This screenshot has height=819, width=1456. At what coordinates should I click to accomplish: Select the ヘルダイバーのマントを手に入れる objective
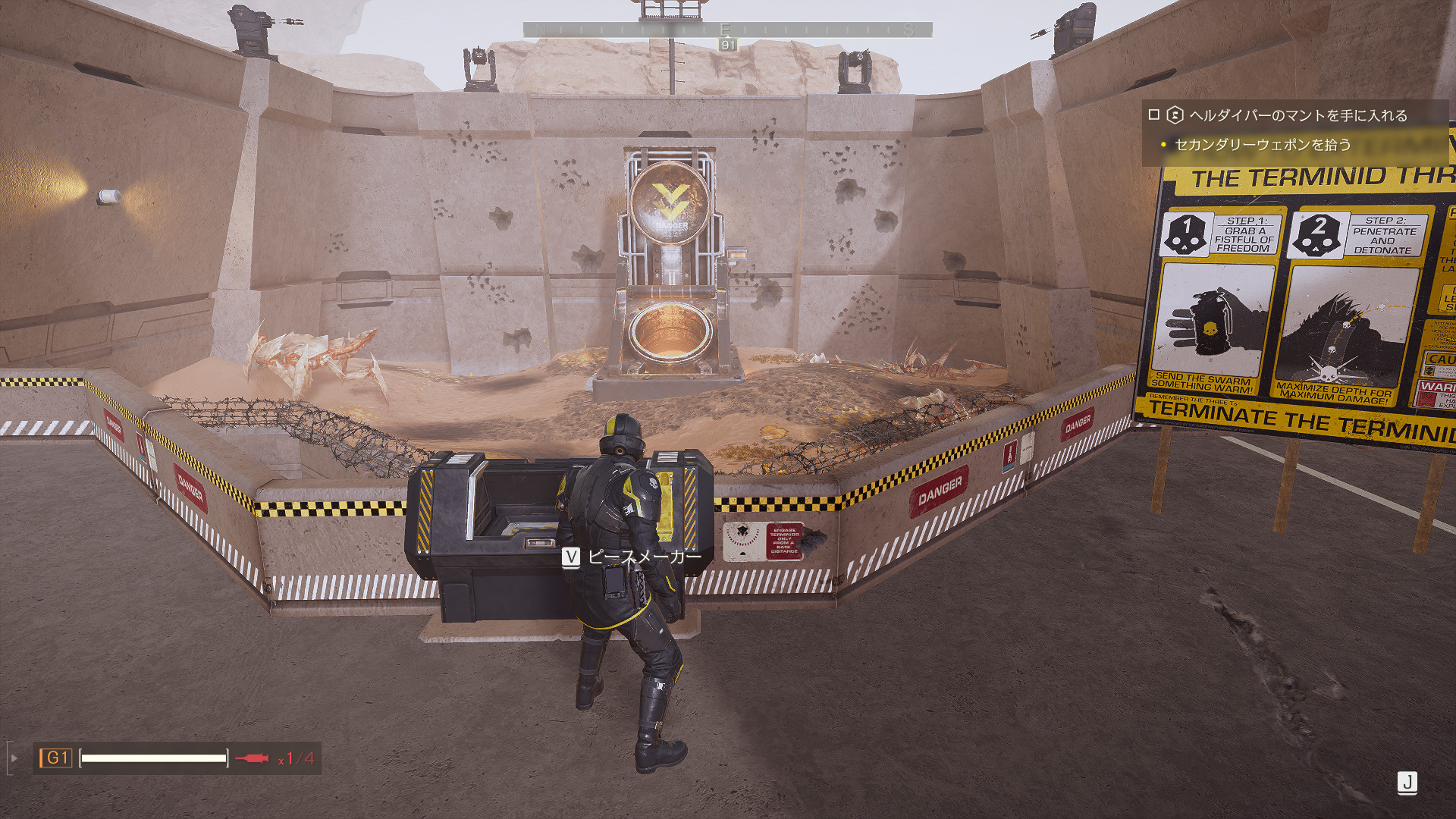click(1298, 115)
